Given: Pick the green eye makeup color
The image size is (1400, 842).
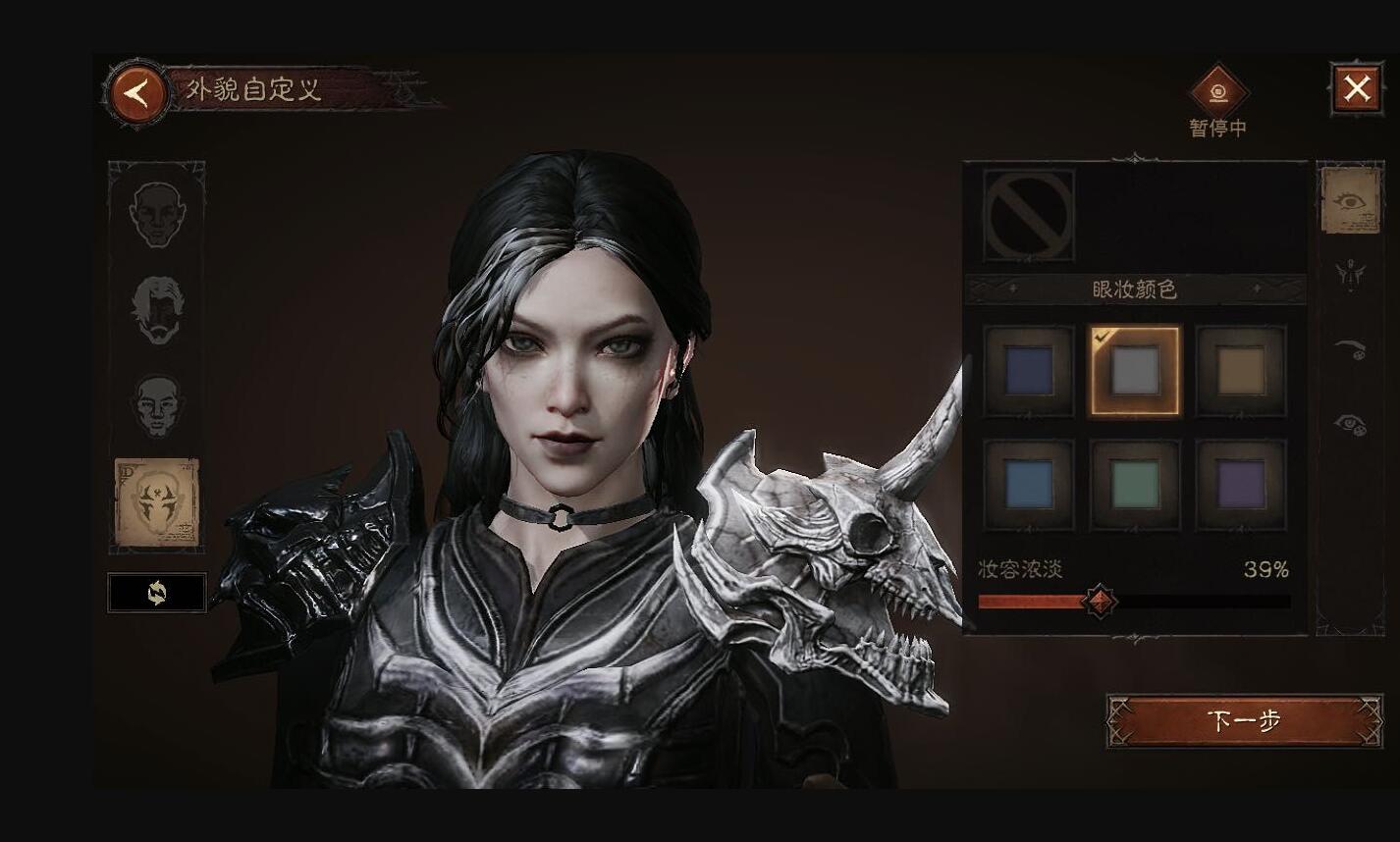Looking at the screenshot, I should tap(1134, 485).
